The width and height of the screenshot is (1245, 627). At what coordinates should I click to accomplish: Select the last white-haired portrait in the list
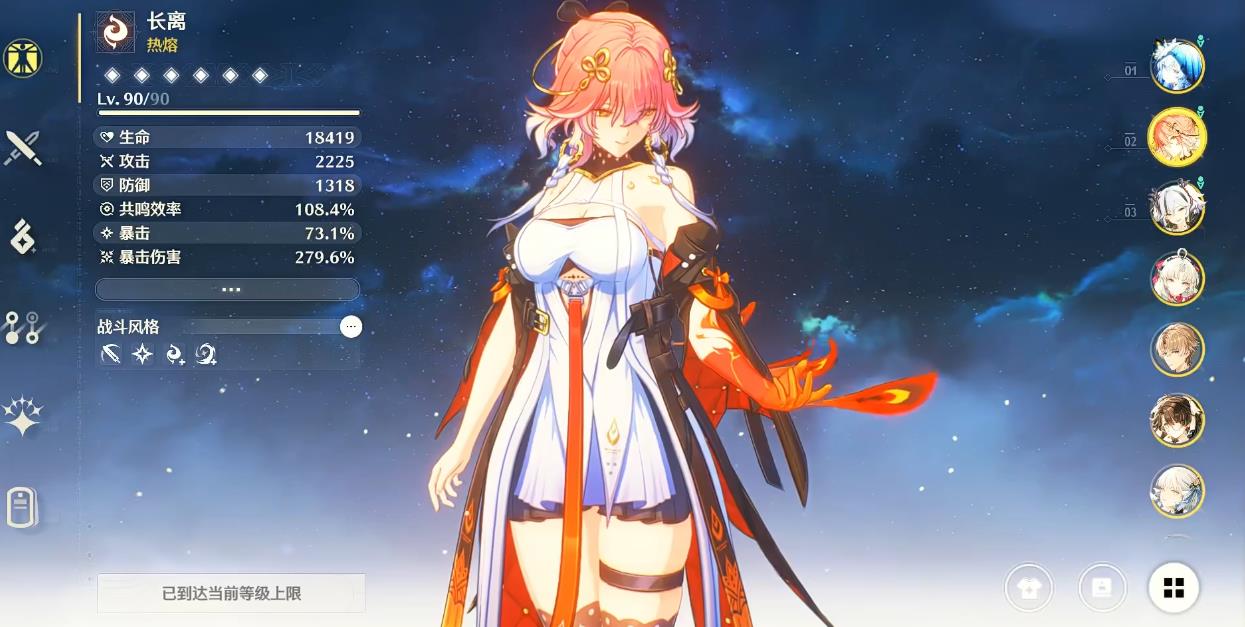[1176, 491]
